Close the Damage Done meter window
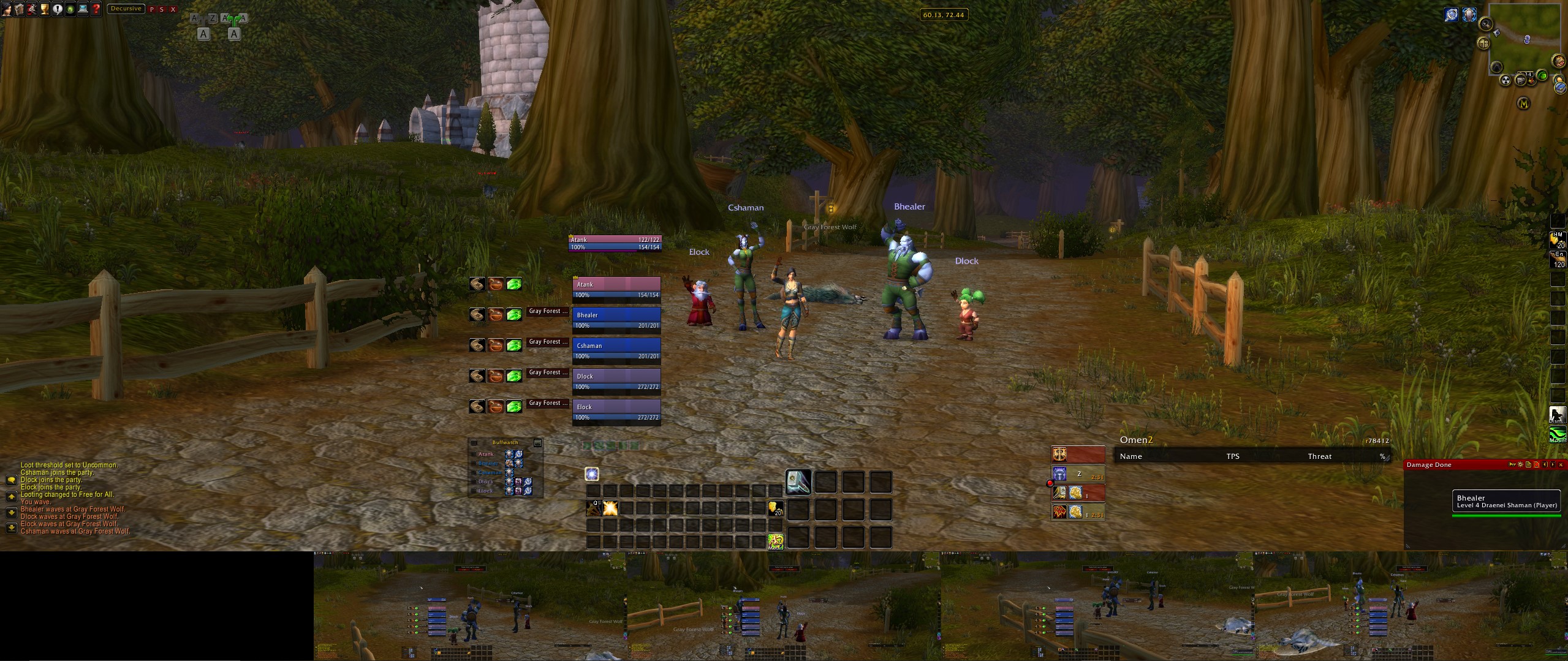Viewport: 1568px width, 661px height. tap(1561, 465)
